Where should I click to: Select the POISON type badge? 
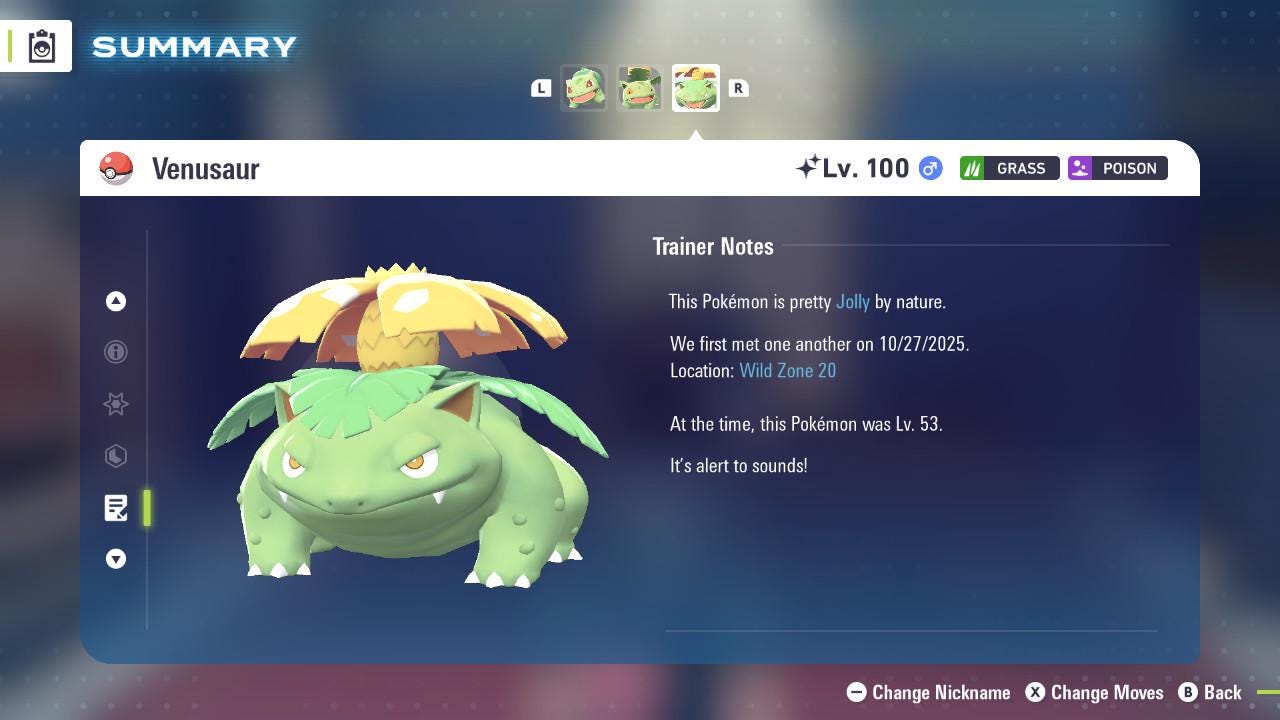(x=1117, y=168)
